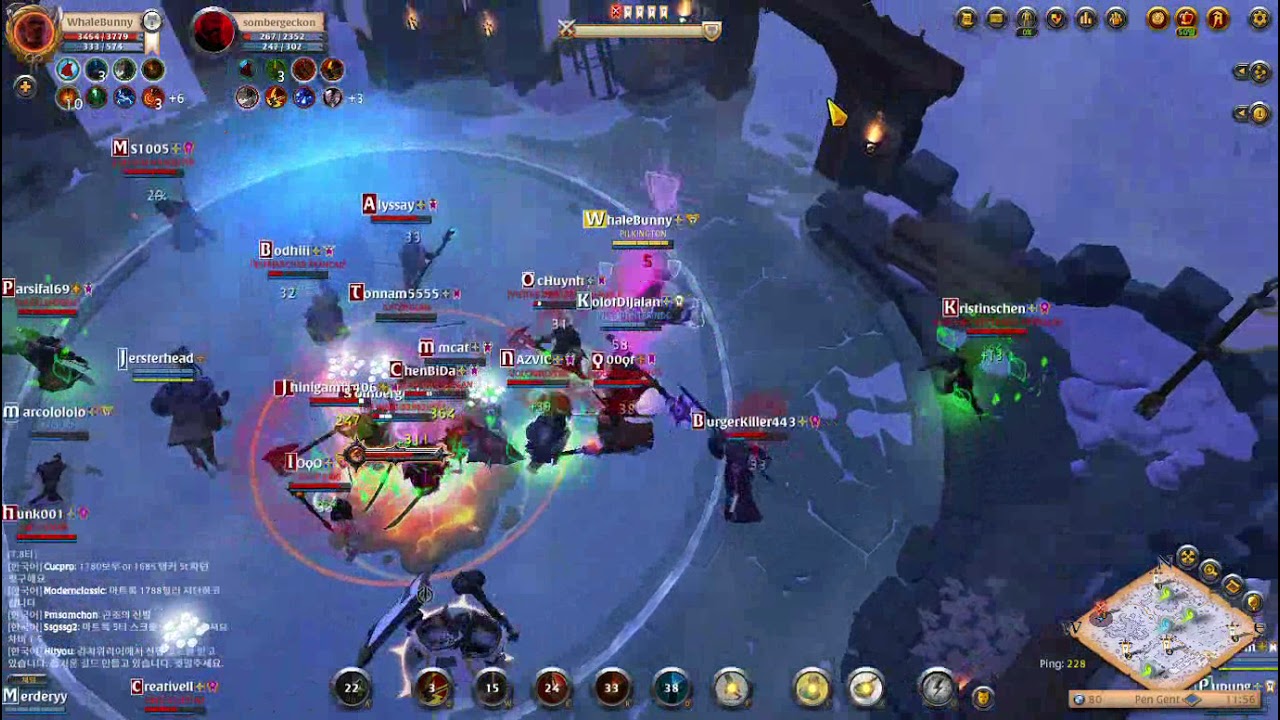The height and width of the screenshot is (720, 1280).
Task: Click the minimap magnifier zoom button
Action: [1210, 571]
